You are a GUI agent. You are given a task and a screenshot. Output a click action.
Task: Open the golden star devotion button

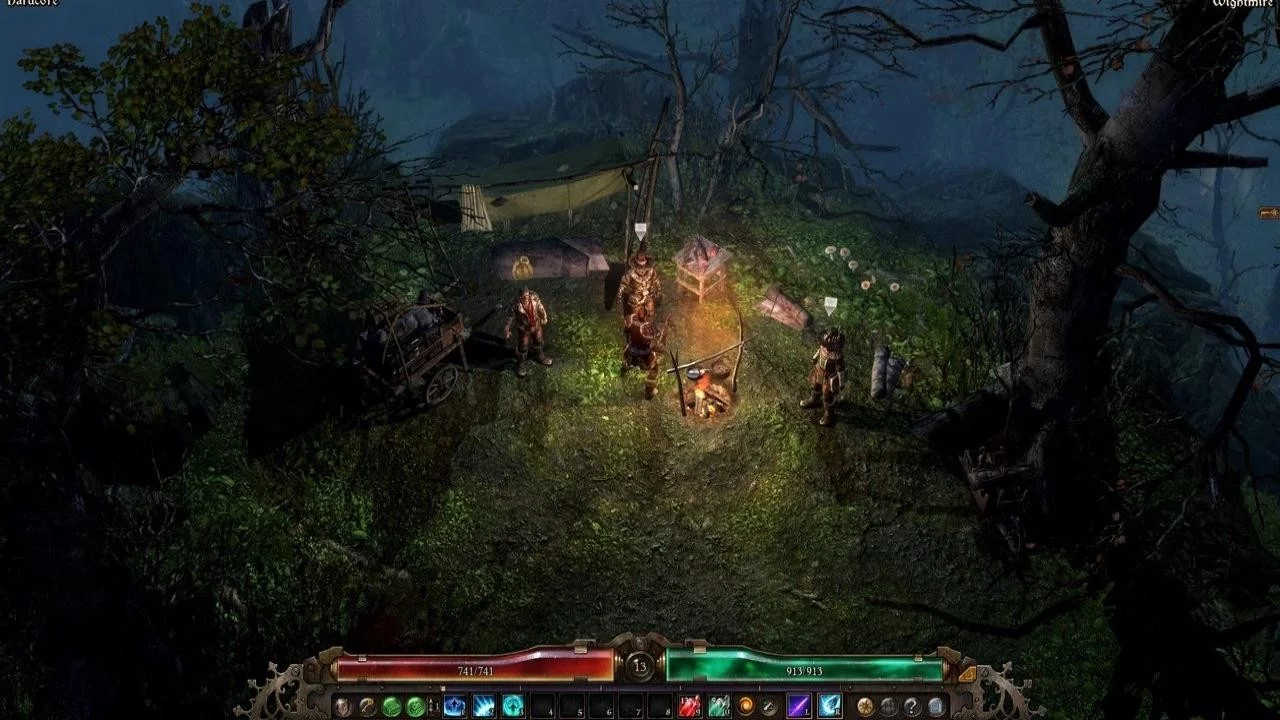pos(864,706)
